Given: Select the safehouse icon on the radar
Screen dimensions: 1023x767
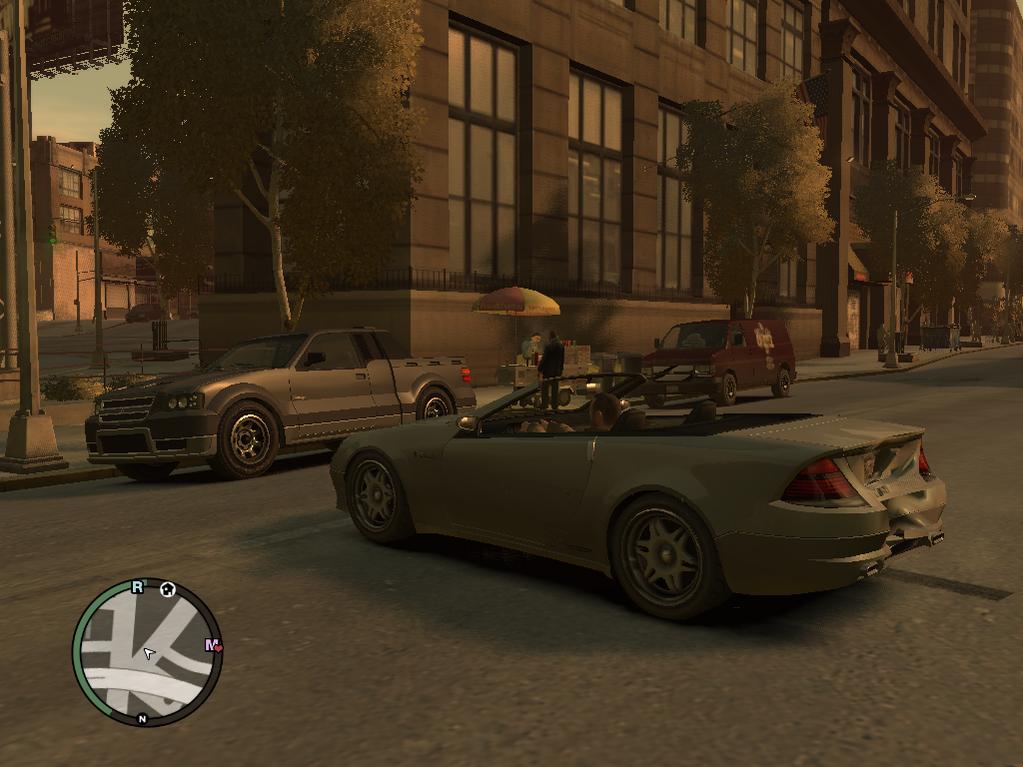Looking at the screenshot, I should click(x=168, y=589).
